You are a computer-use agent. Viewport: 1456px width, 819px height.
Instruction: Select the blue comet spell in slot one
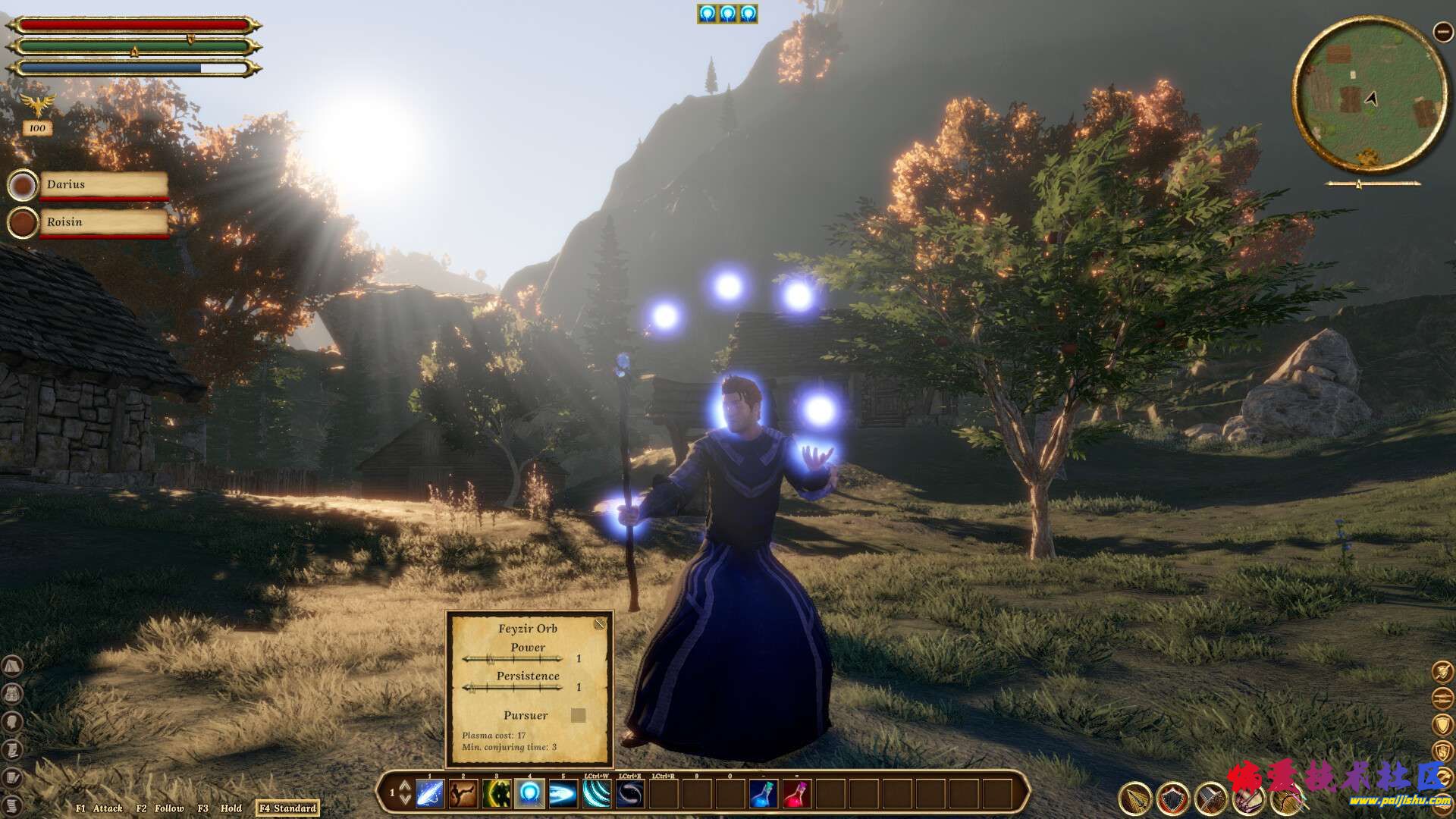click(x=430, y=794)
